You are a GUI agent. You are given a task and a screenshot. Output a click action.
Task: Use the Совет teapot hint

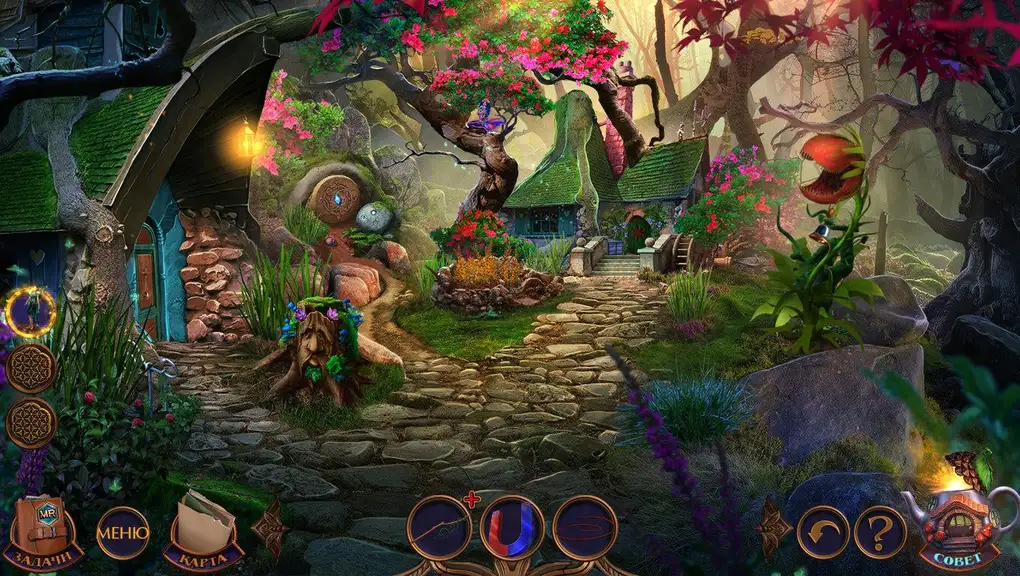pos(958,524)
